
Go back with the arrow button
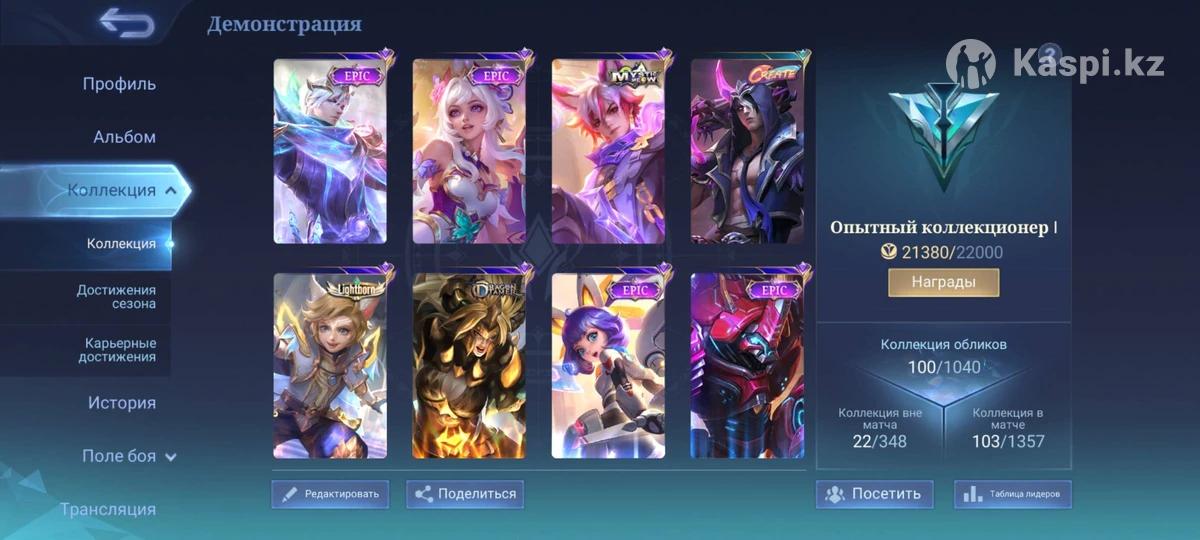(127, 22)
